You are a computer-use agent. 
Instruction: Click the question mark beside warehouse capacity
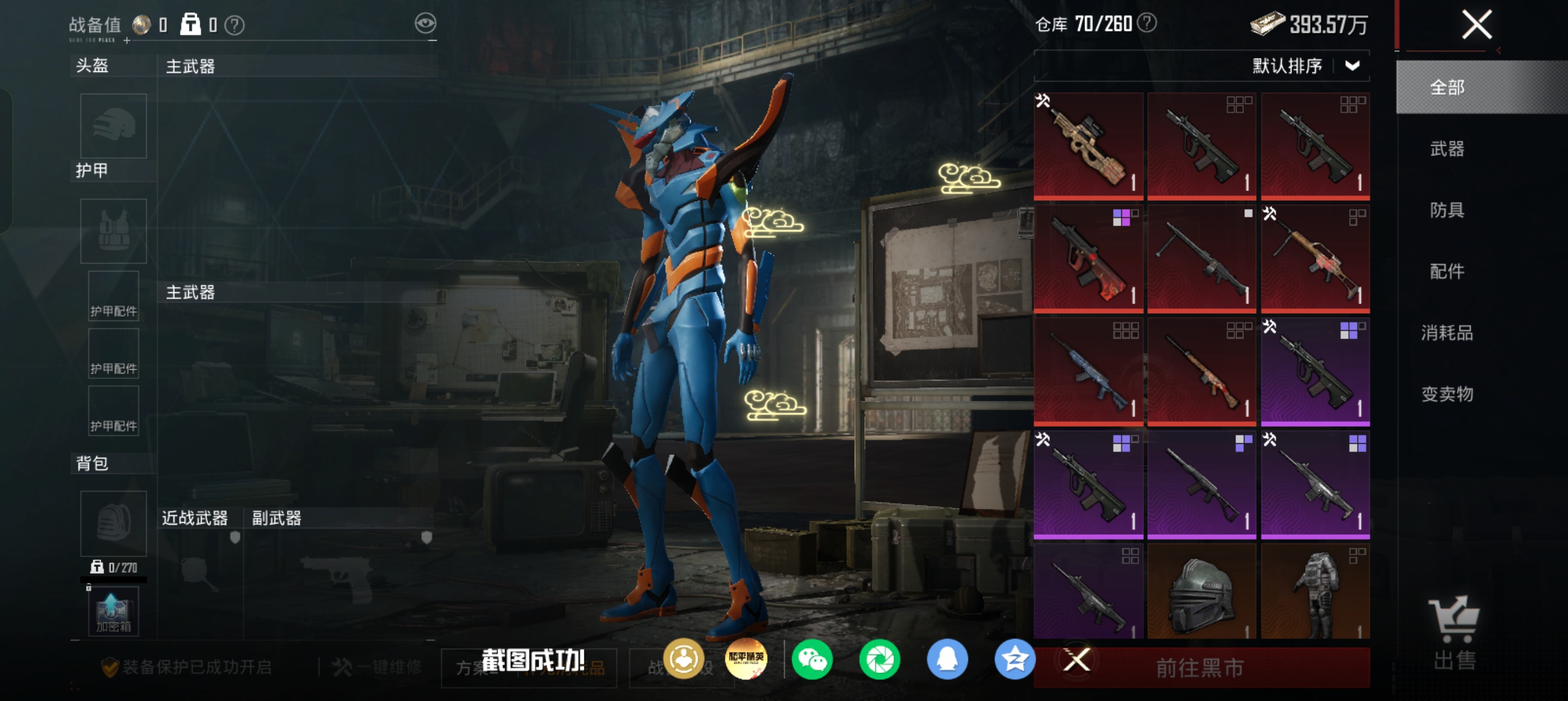[x=1147, y=23]
